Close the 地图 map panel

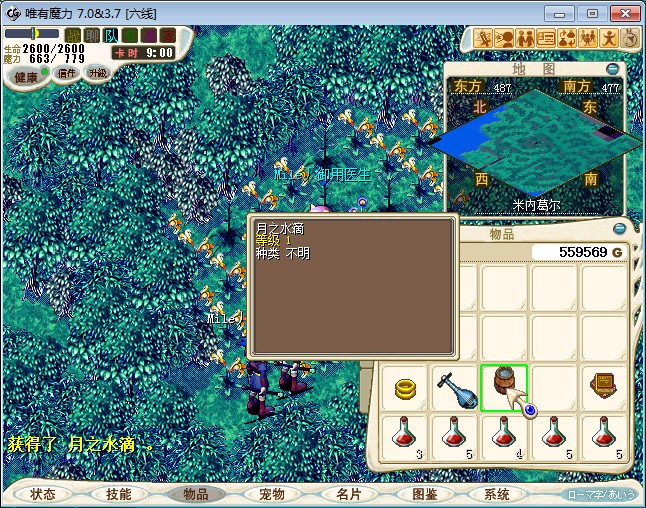(612, 69)
